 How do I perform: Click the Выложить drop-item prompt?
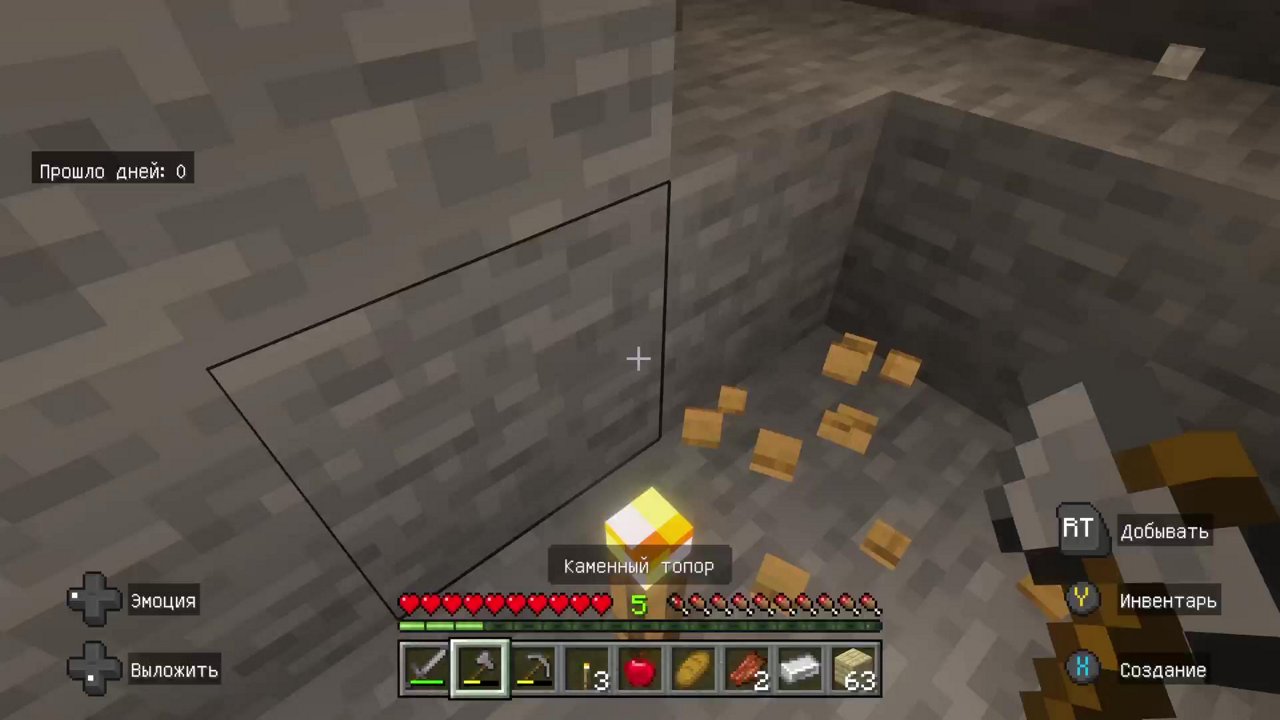point(140,670)
